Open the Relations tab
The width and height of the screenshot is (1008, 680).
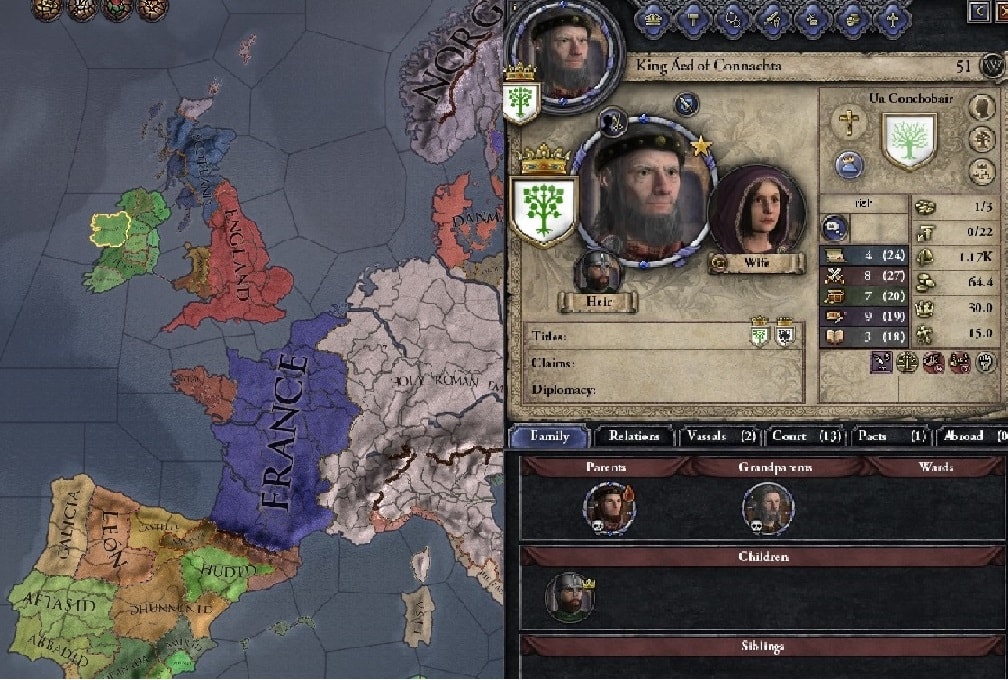coord(634,436)
